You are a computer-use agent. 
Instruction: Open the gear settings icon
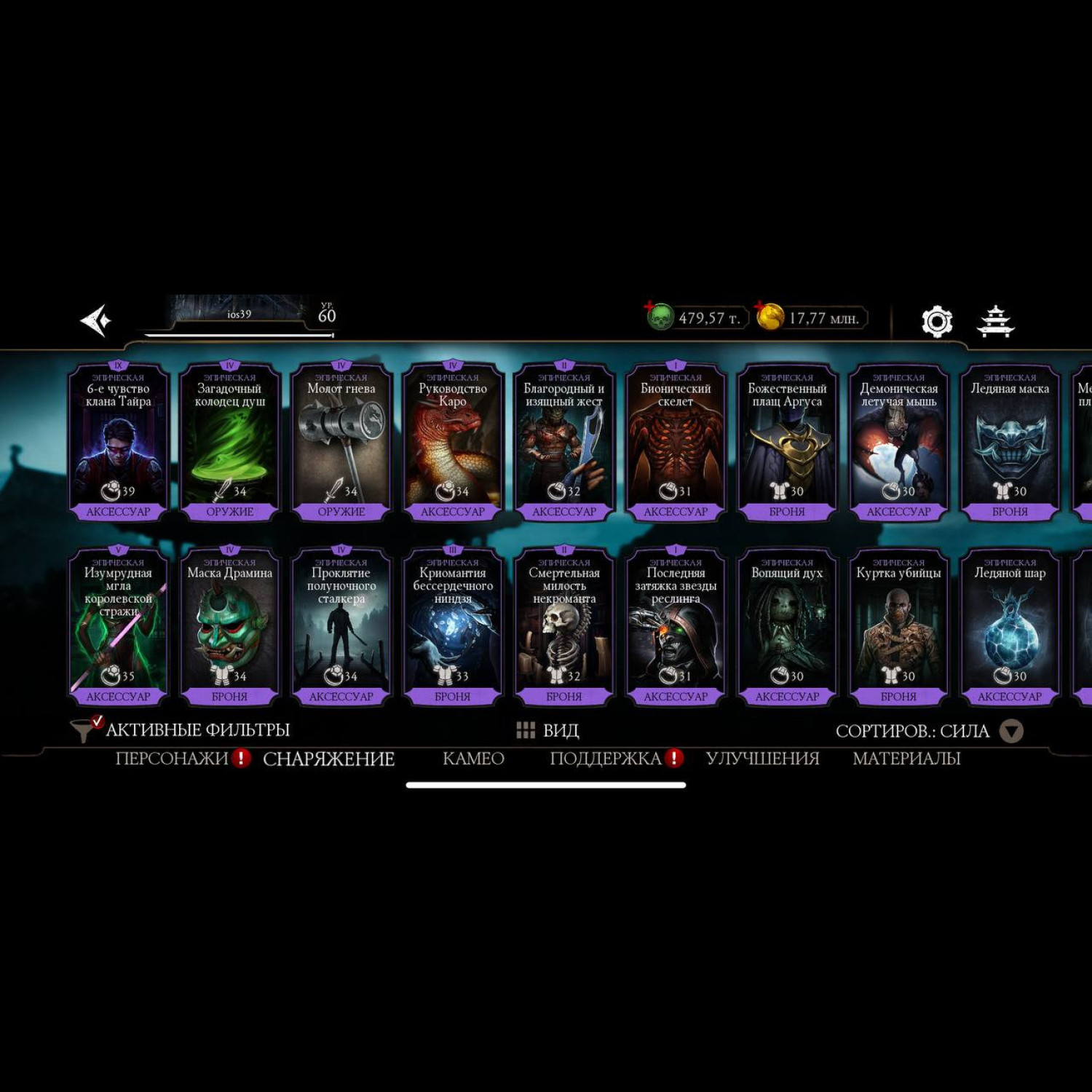(x=937, y=321)
